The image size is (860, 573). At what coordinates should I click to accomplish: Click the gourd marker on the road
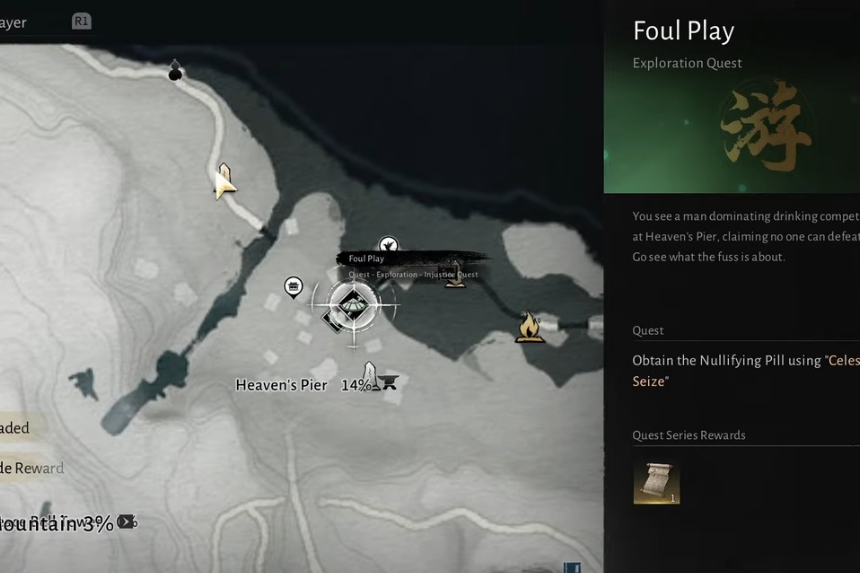point(176,70)
